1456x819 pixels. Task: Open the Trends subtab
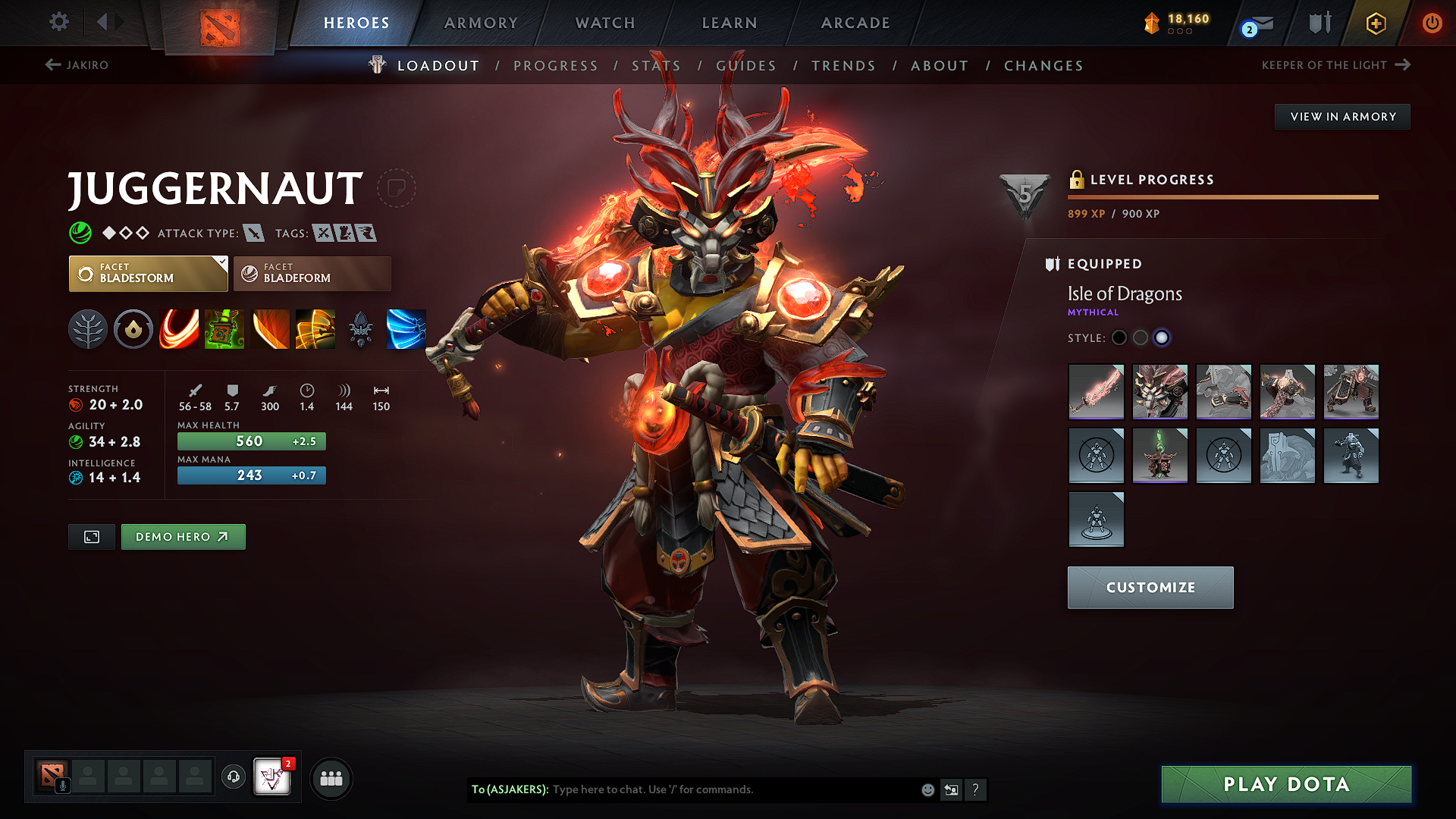click(x=843, y=66)
